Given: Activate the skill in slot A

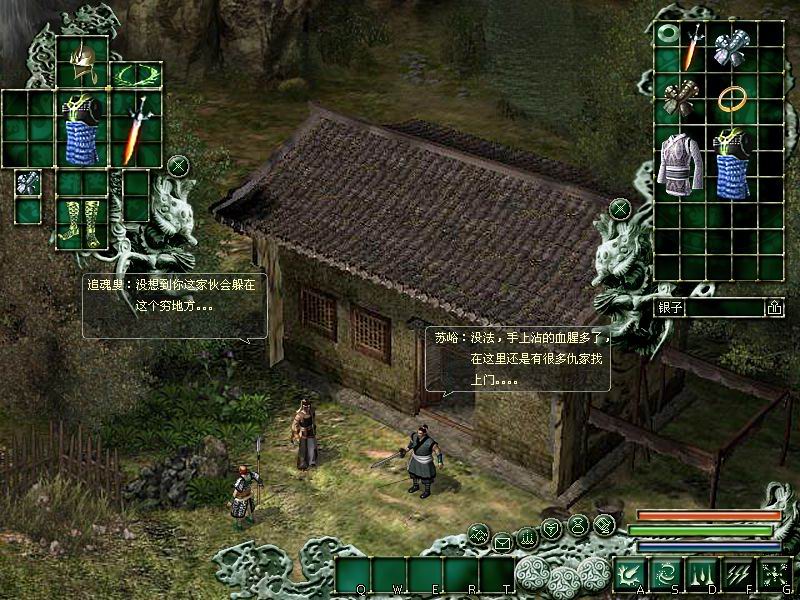Looking at the screenshot, I should point(629,572).
